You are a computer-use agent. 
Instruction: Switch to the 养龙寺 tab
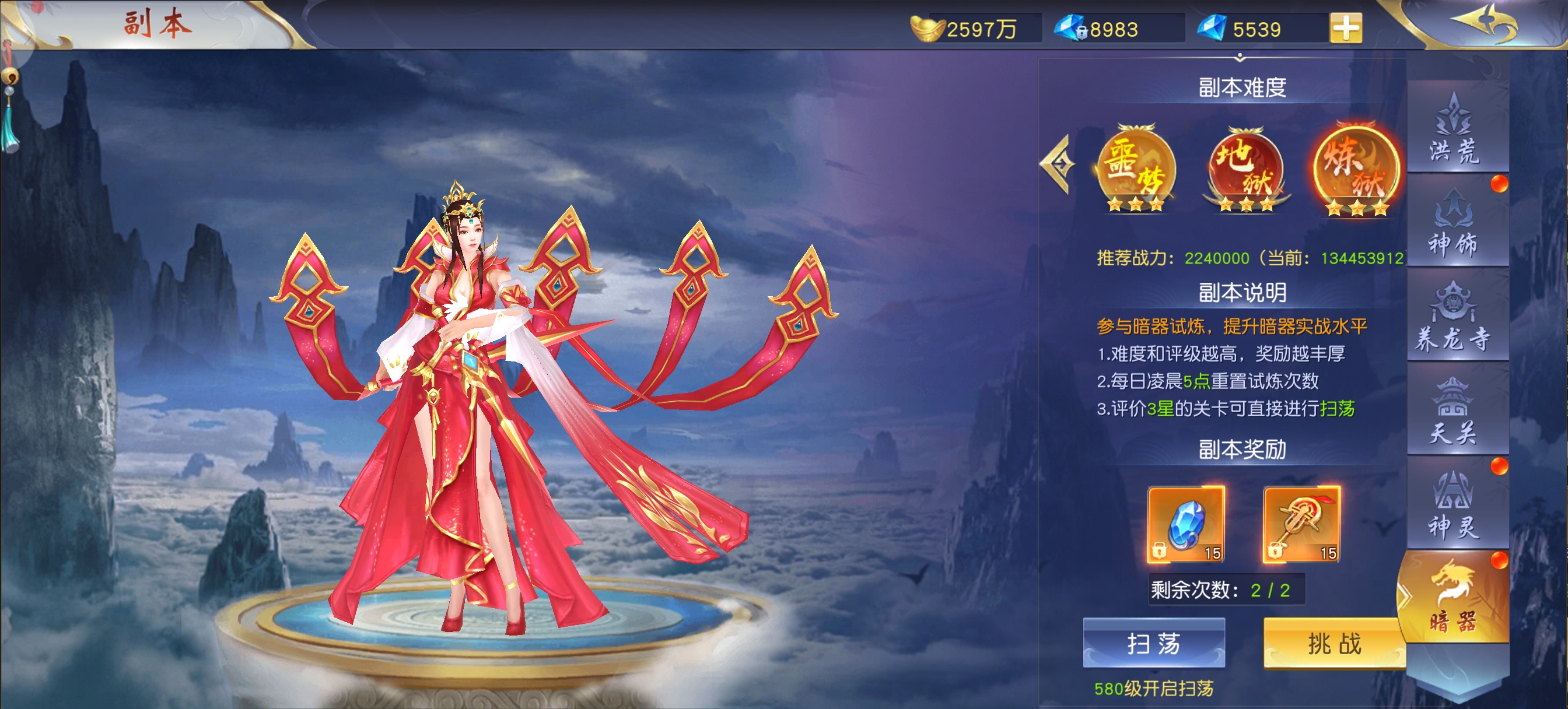1454,318
